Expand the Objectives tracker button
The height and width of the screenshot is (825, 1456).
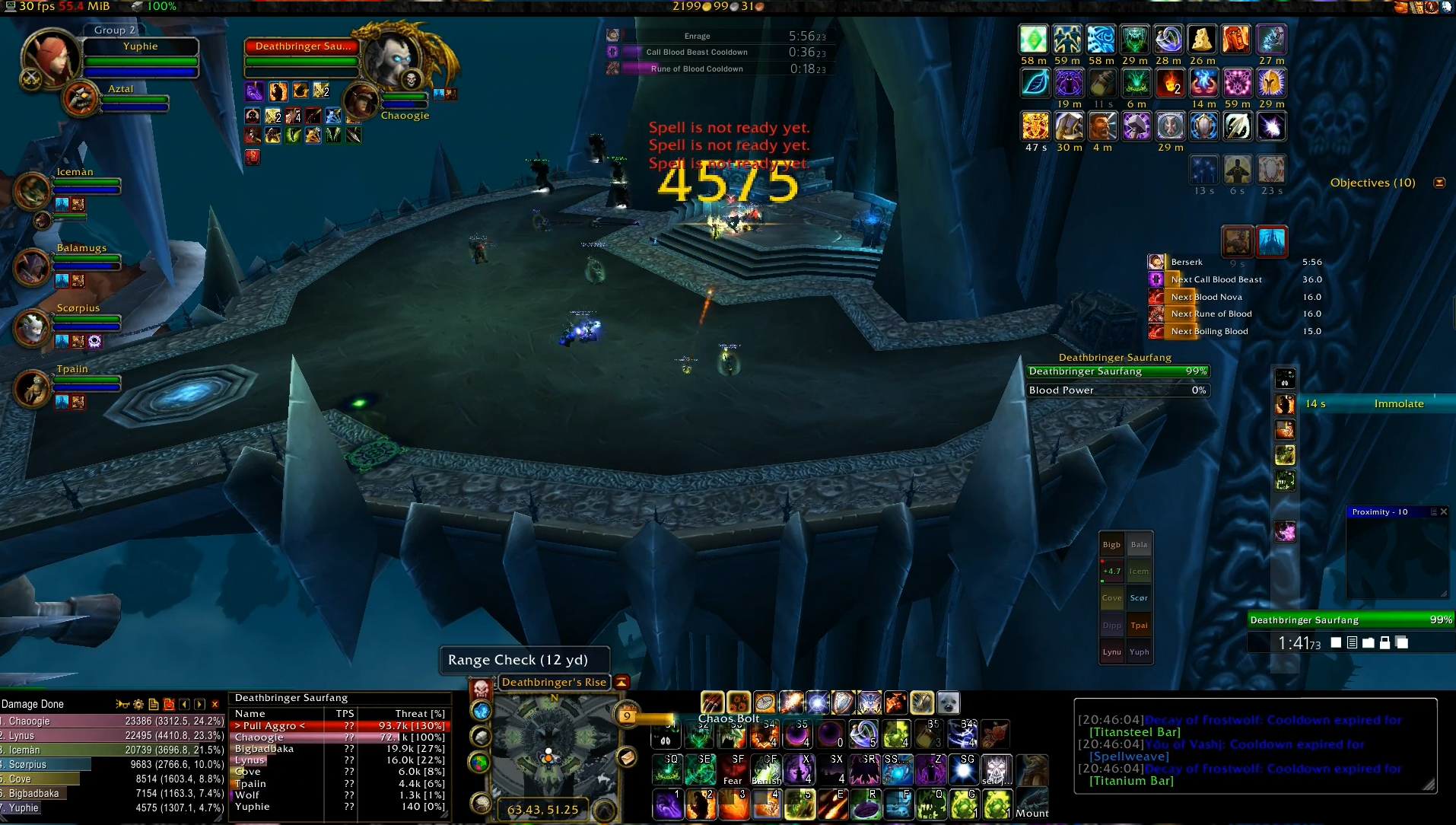(x=1439, y=183)
